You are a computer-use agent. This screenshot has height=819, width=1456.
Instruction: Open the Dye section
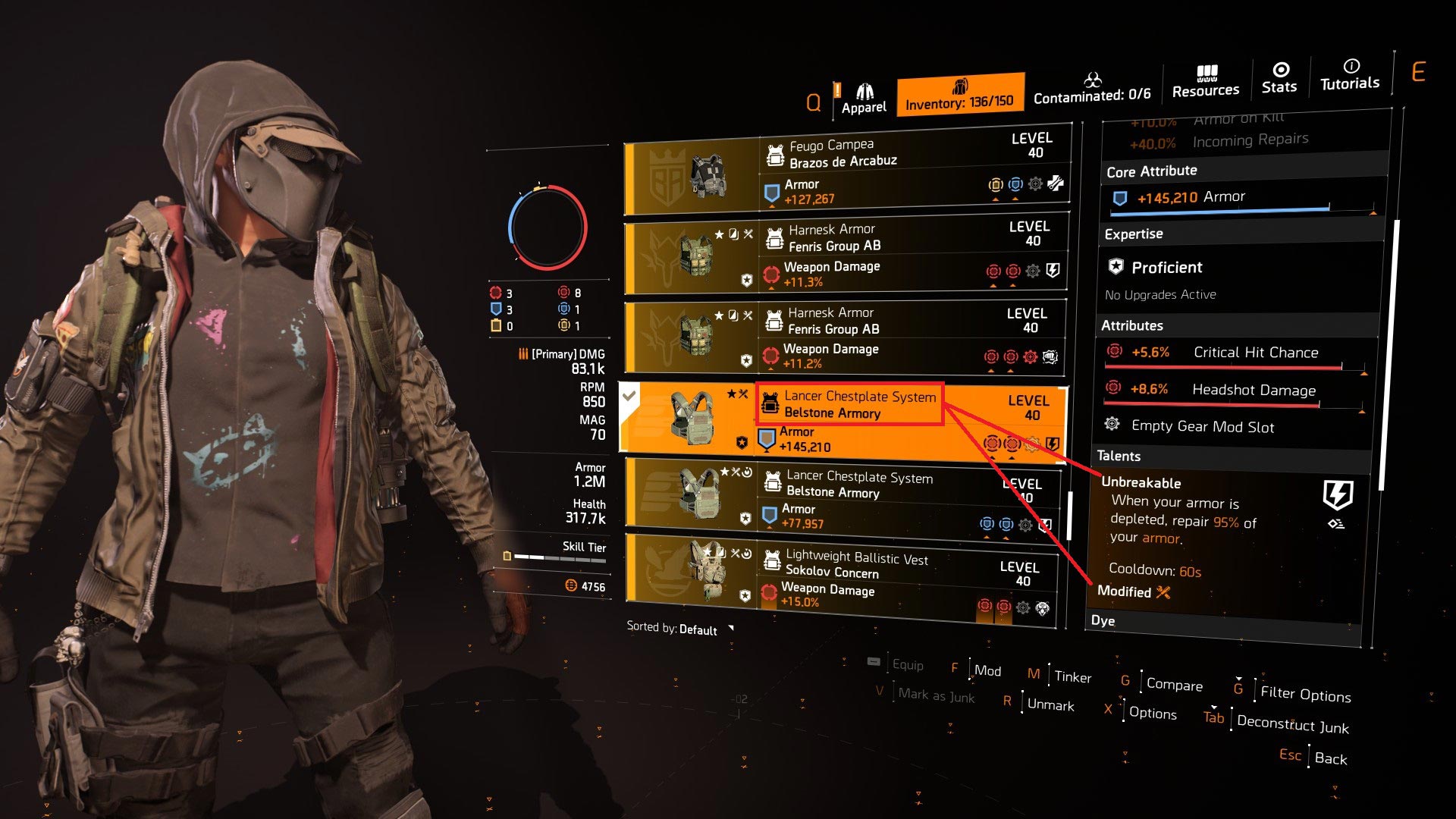1103,620
